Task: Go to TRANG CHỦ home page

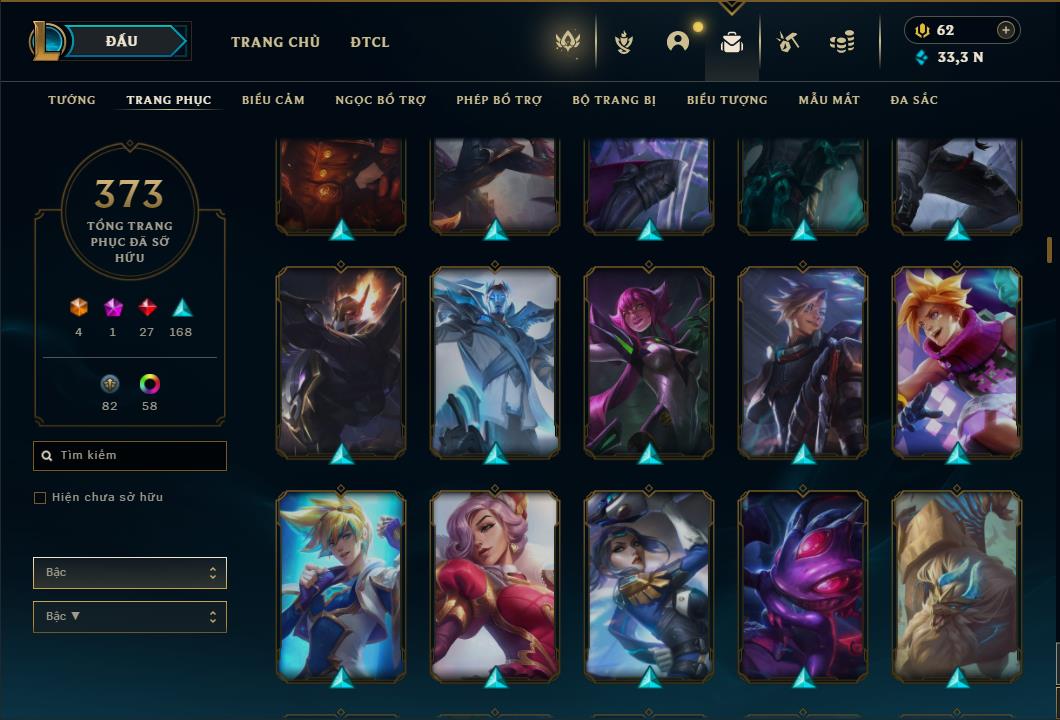Action: pos(275,42)
